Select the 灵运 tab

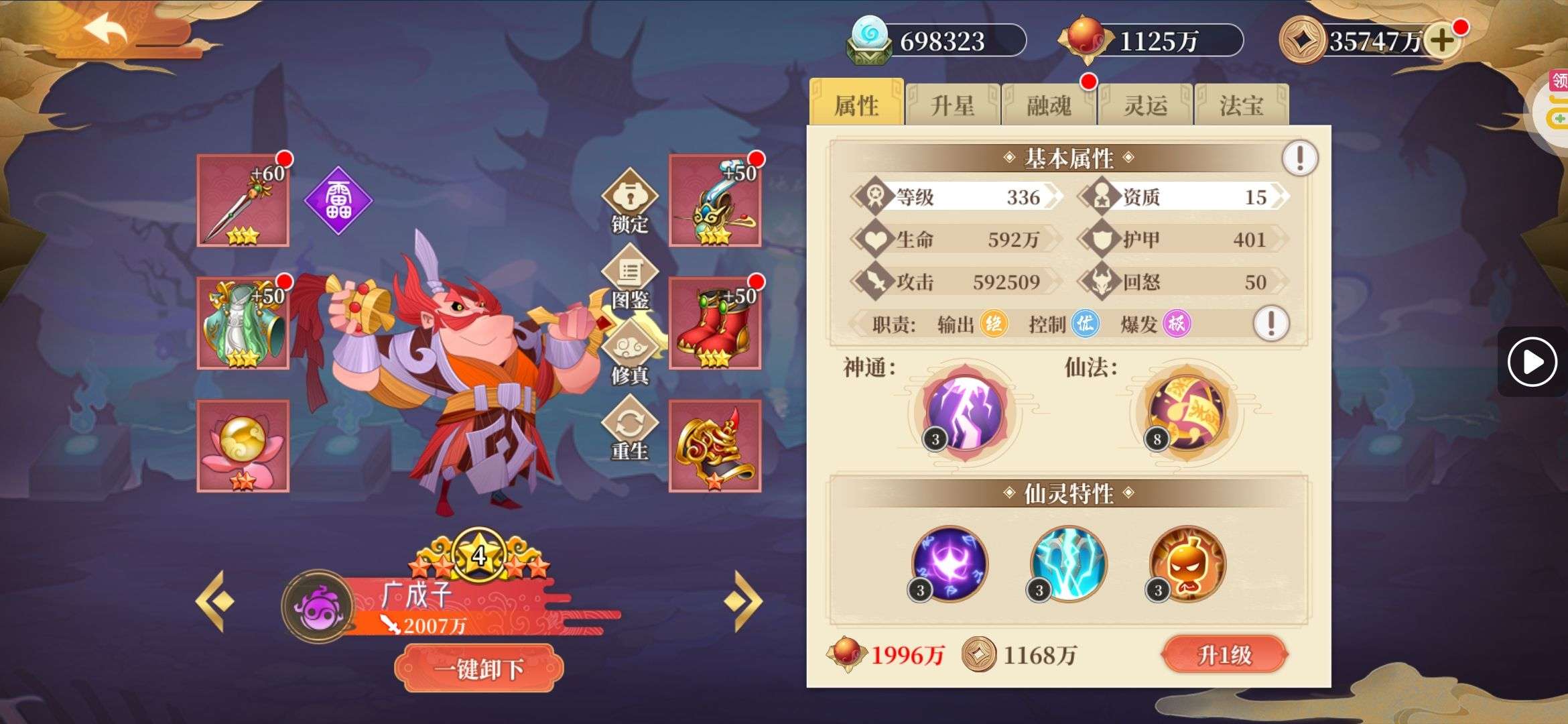[x=1145, y=105]
